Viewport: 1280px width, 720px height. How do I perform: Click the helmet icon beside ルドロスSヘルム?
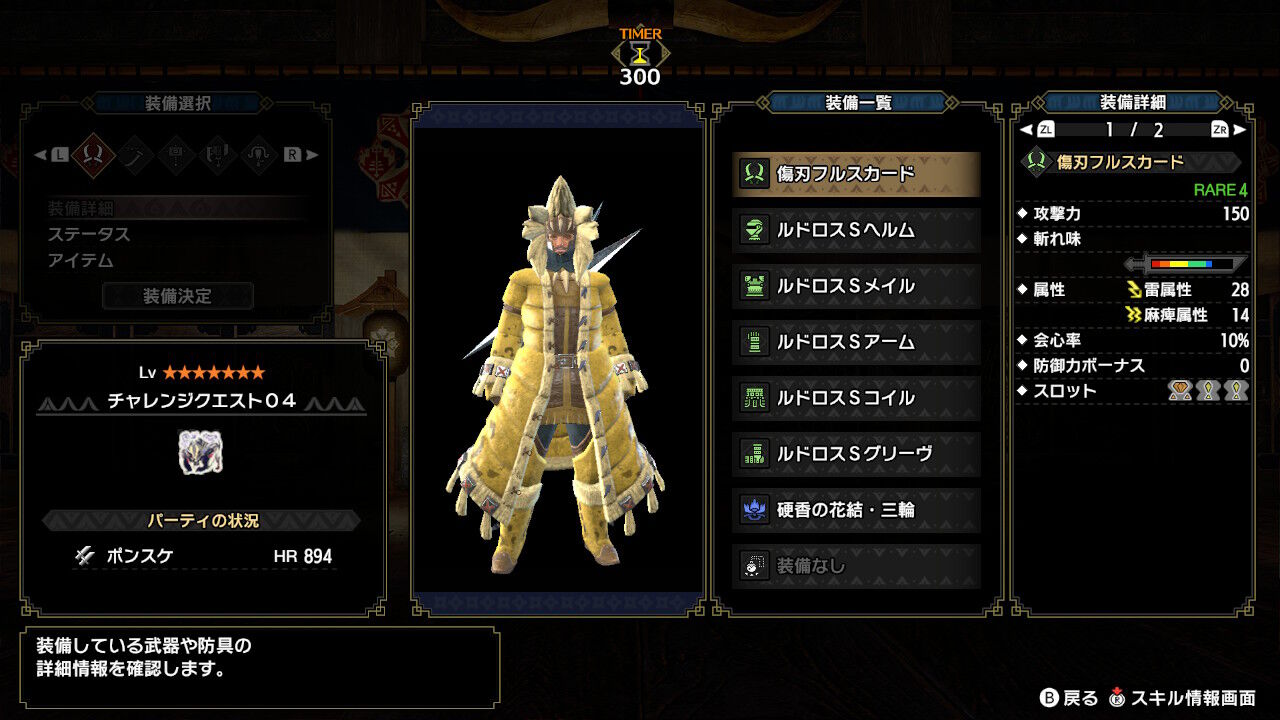pyautogui.click(x=755, y=228)
